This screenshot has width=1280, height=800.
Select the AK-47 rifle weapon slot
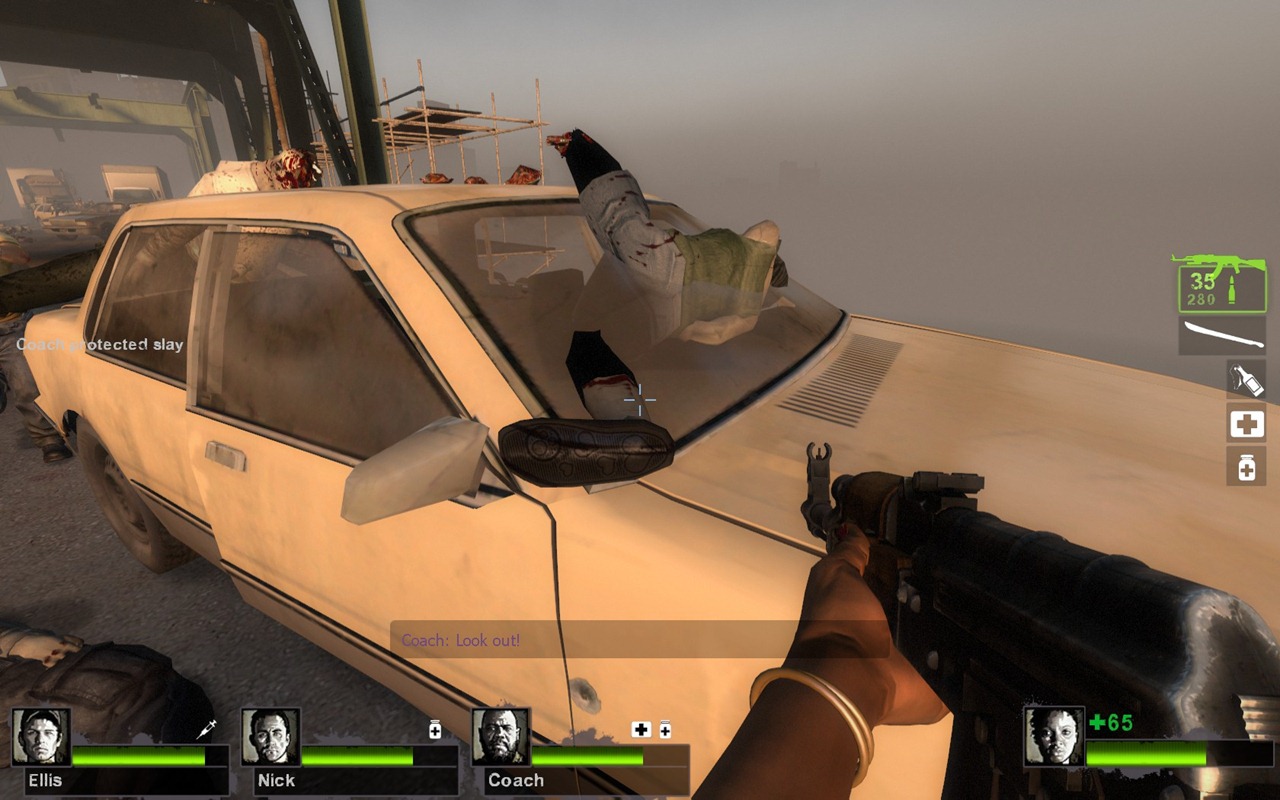point(1220,282)
